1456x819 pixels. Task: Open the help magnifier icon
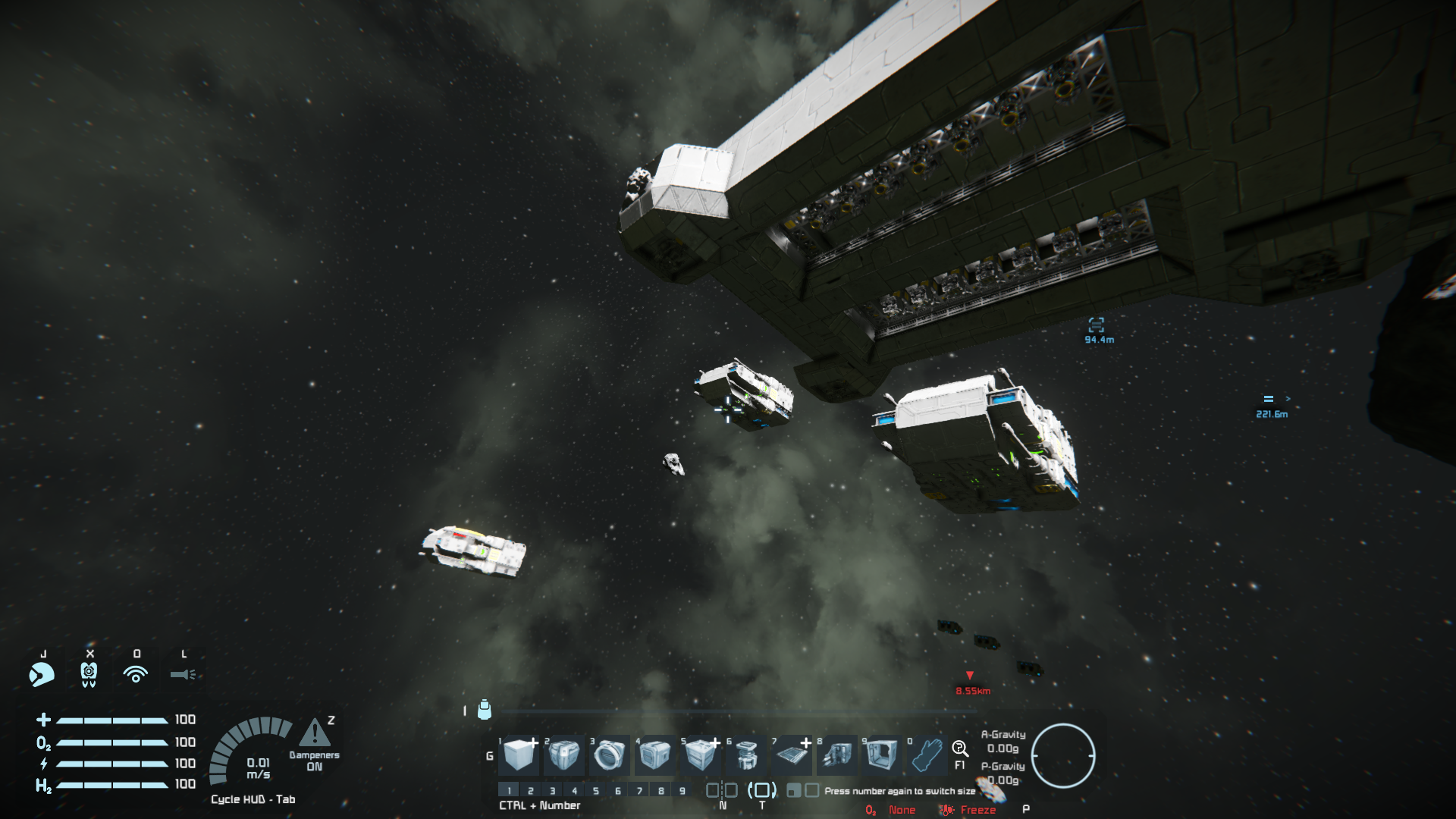coord(960,749)
